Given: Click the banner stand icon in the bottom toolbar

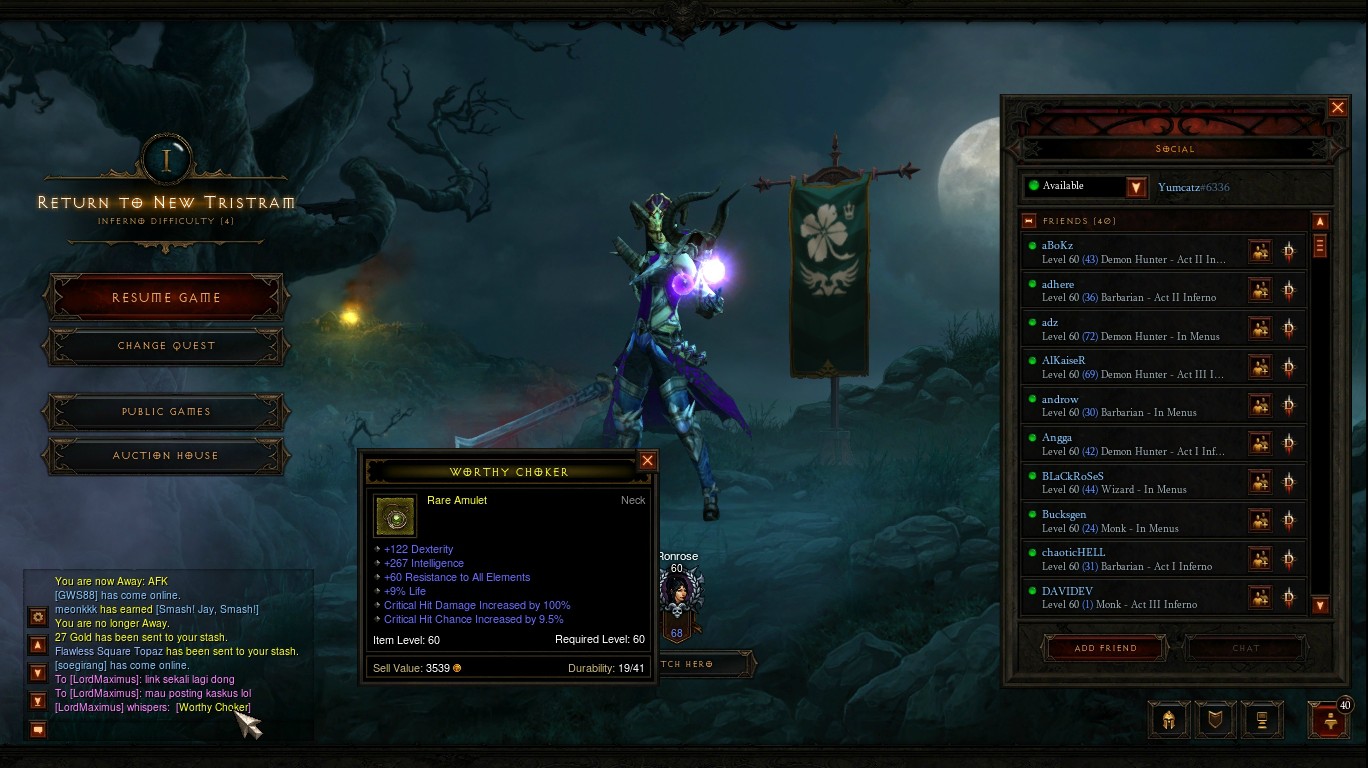Looking at the screenshot, I should [1262, 719].
